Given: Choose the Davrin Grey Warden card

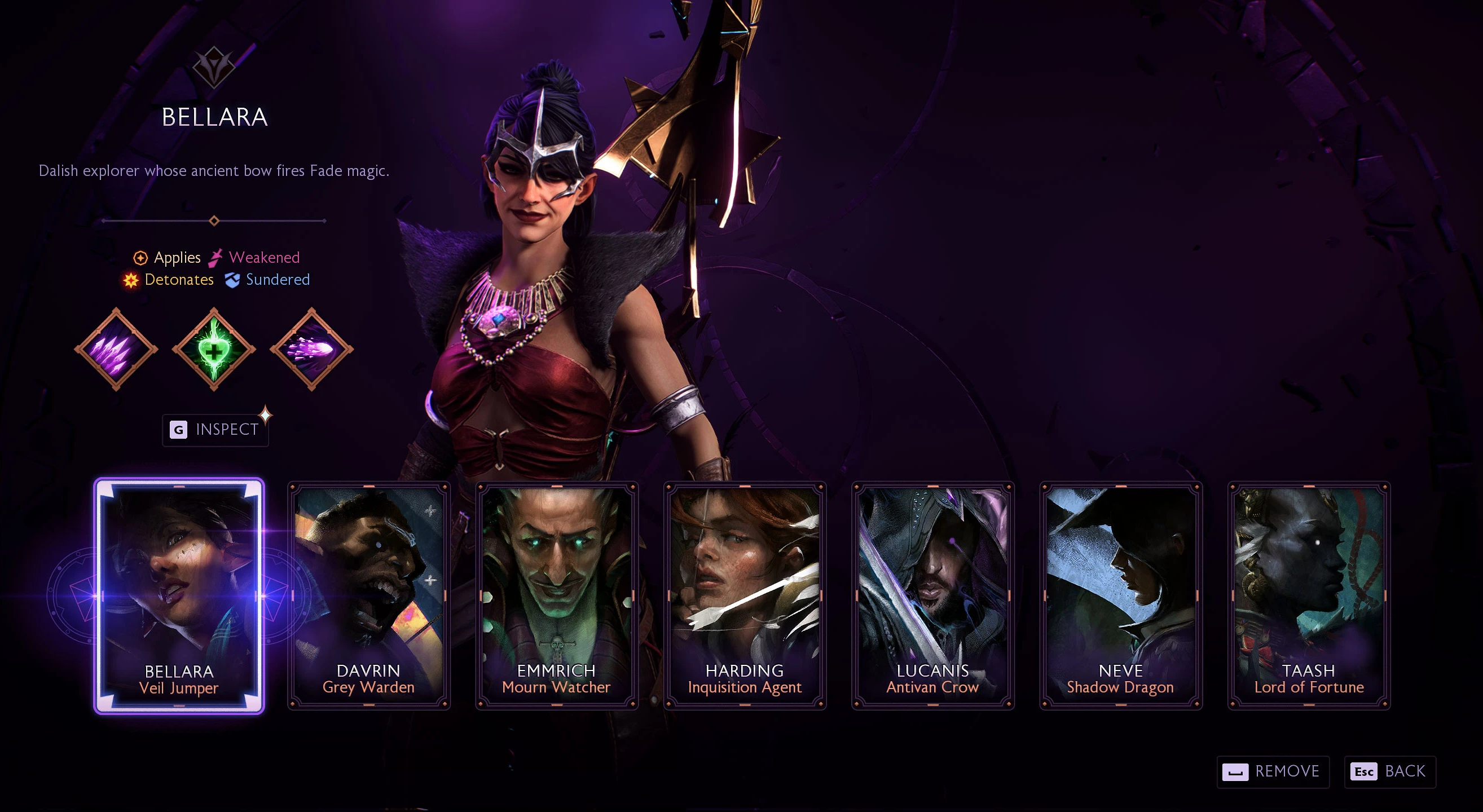Looking at the screenshot, I should point(368,595).
